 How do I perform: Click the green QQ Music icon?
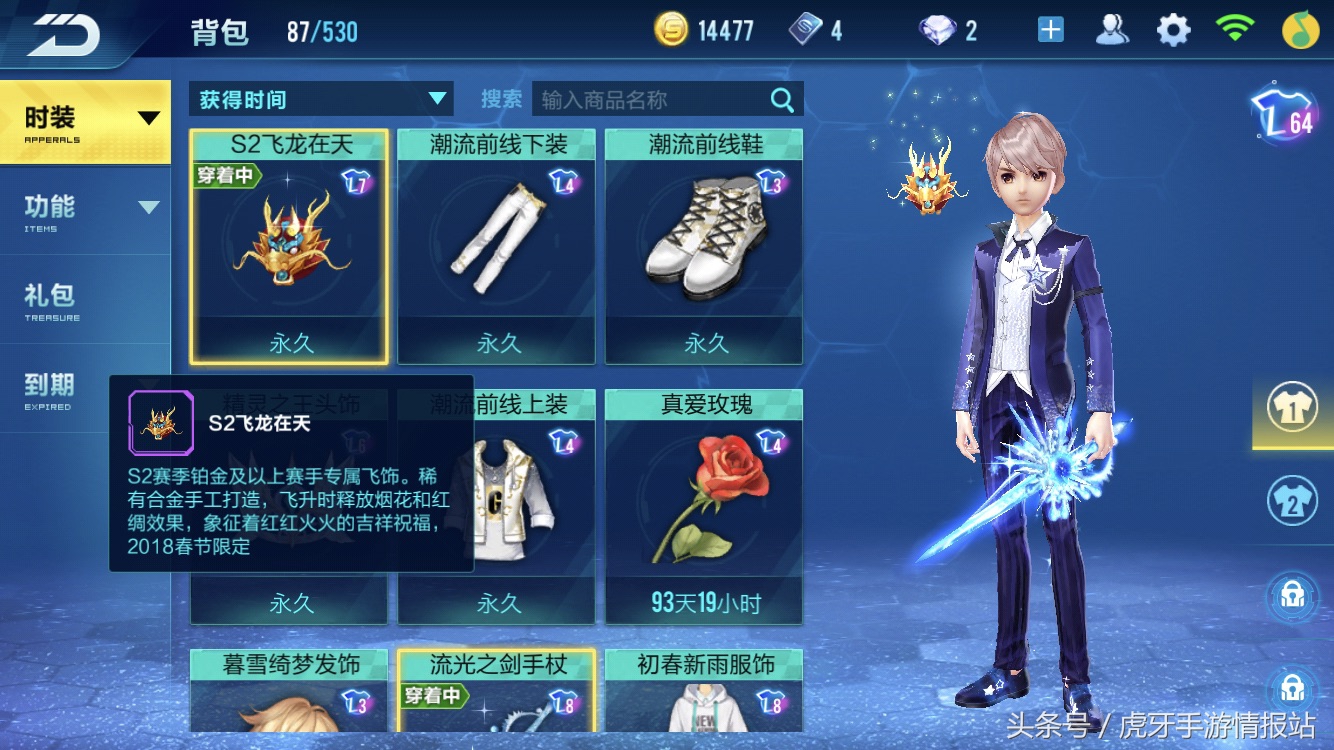coord(1299,28)
